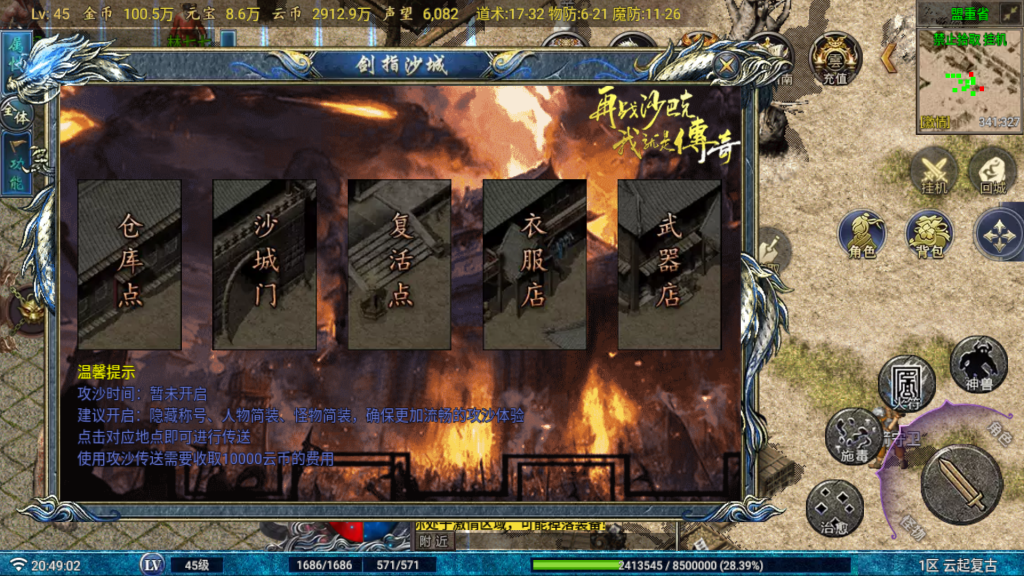Screen dimensions: 1024x576
Task: Tap the four-arrow movement icon
Action: 999,233
